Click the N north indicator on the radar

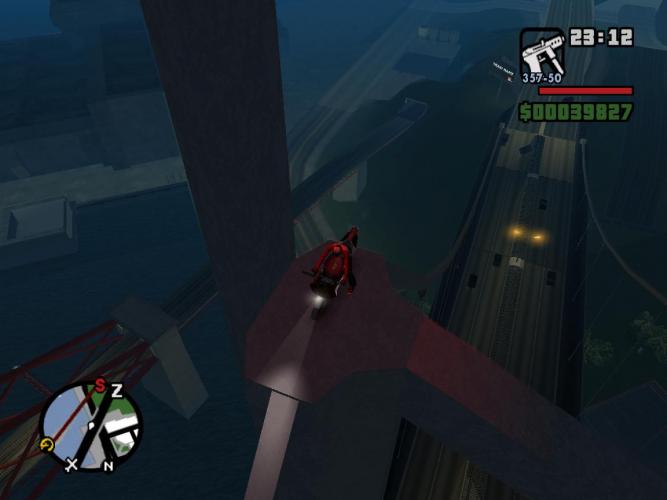pyautogui.click(x=108, y=465)
